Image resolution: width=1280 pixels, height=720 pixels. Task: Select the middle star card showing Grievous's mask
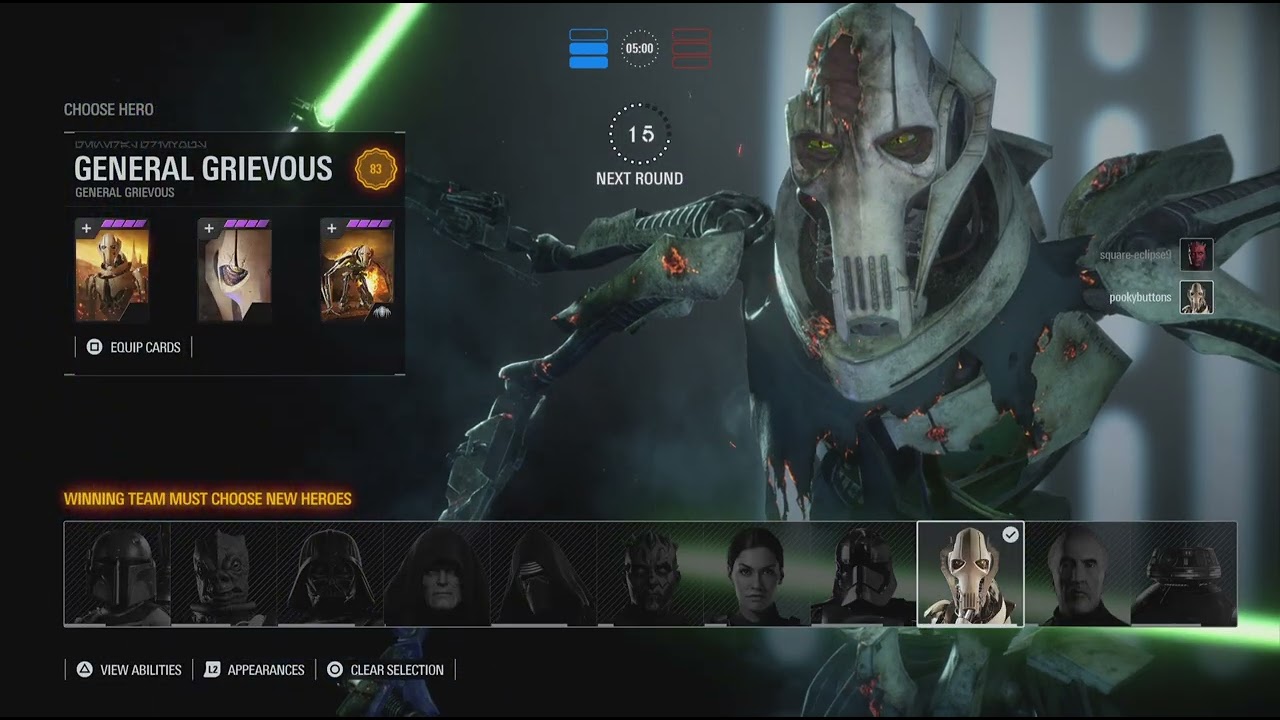pos(235,271)
